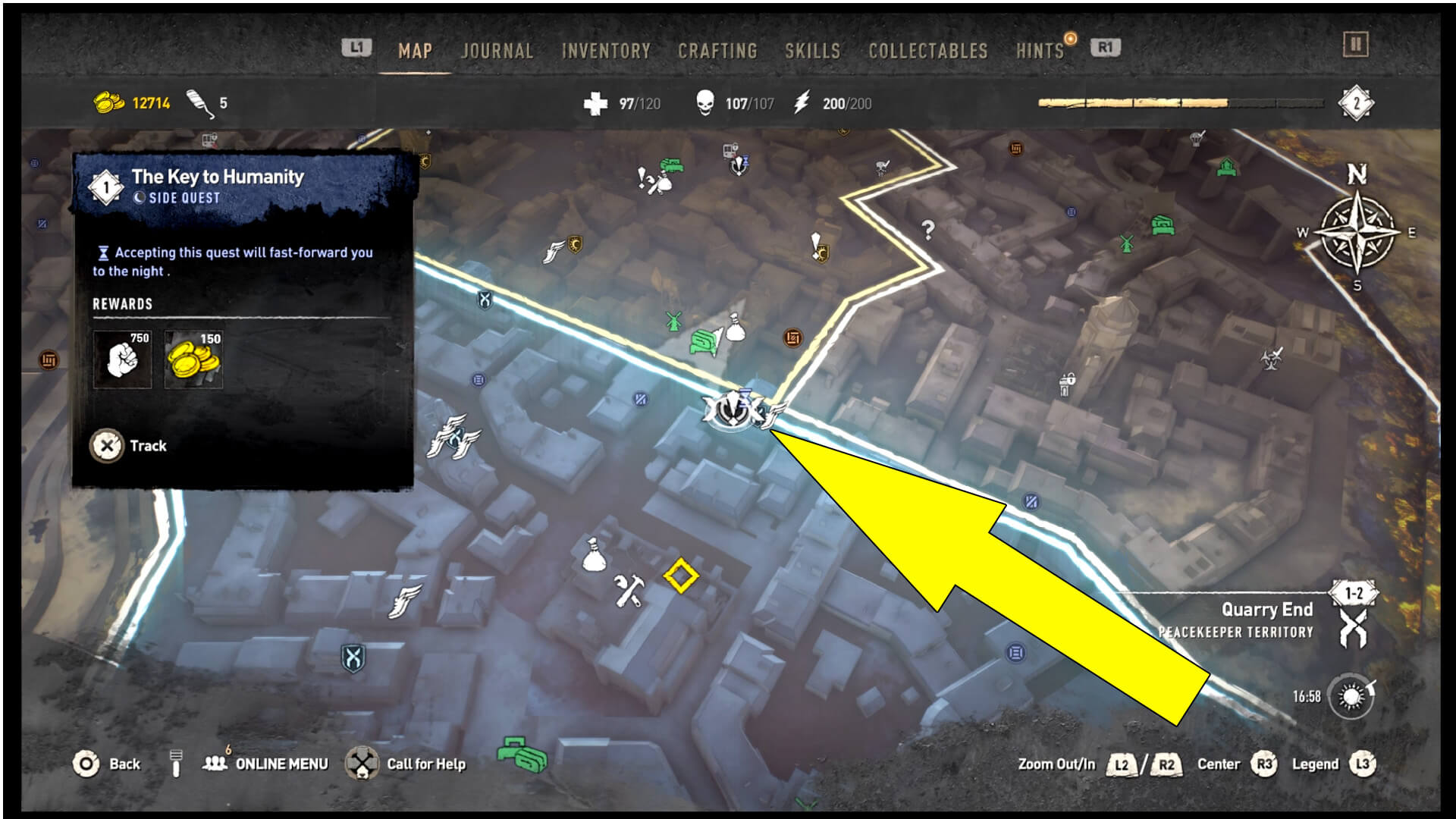Image resolution: width=1456 pixels, height=819 pixels.
Task: Open the Inventory tab
Action: [606, 51]
